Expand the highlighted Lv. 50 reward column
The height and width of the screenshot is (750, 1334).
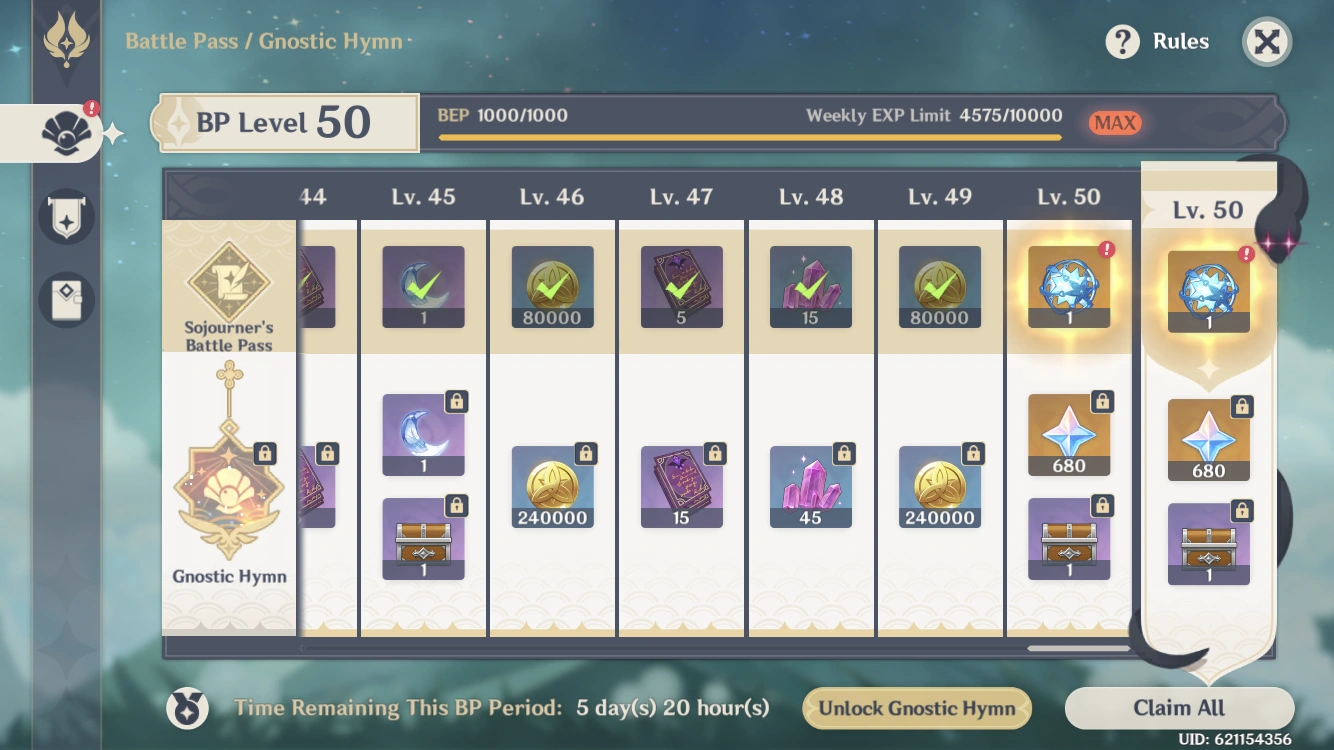[1210, 210]
